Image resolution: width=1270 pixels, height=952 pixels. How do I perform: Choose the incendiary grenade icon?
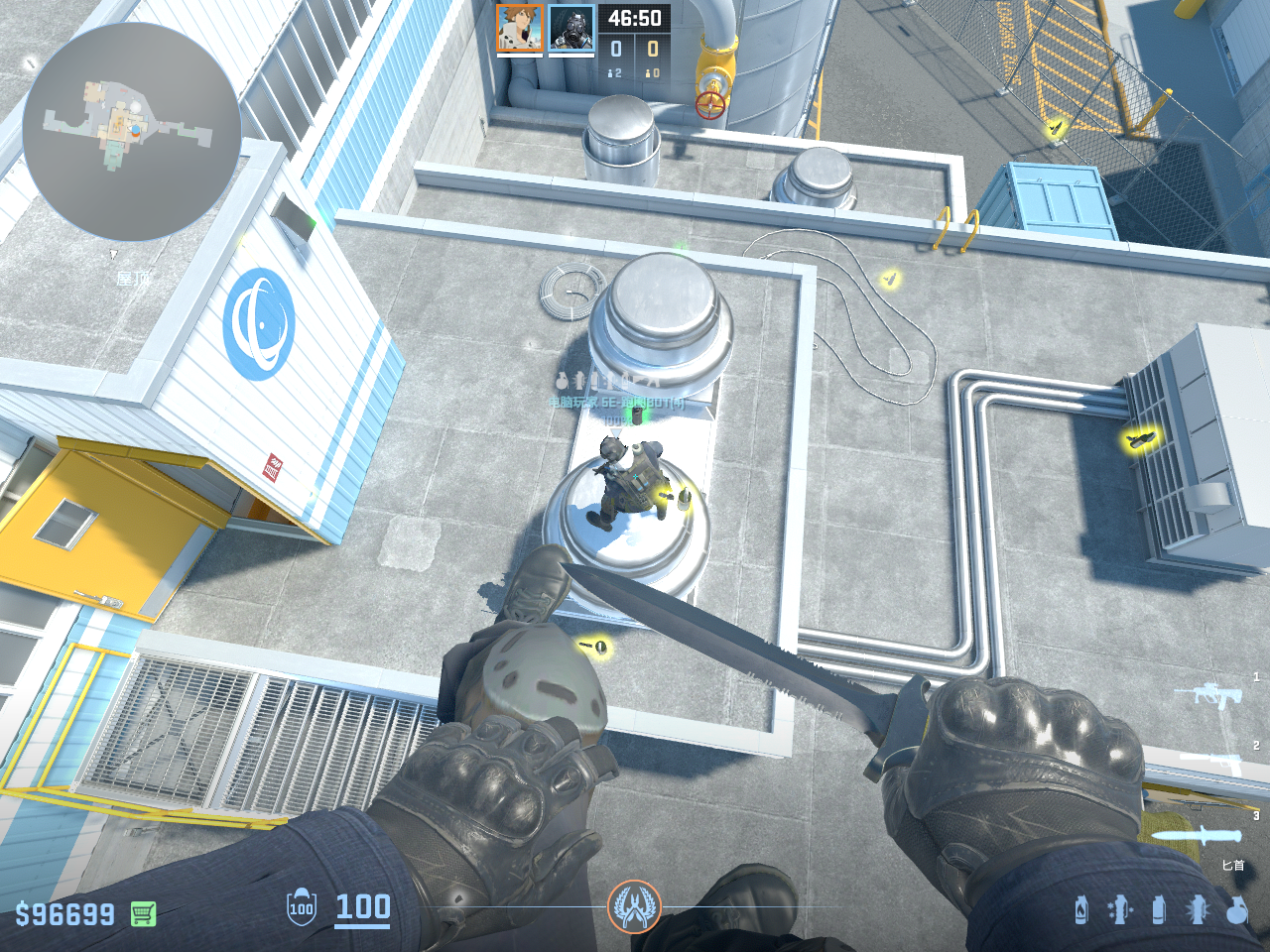point(1081,909)
